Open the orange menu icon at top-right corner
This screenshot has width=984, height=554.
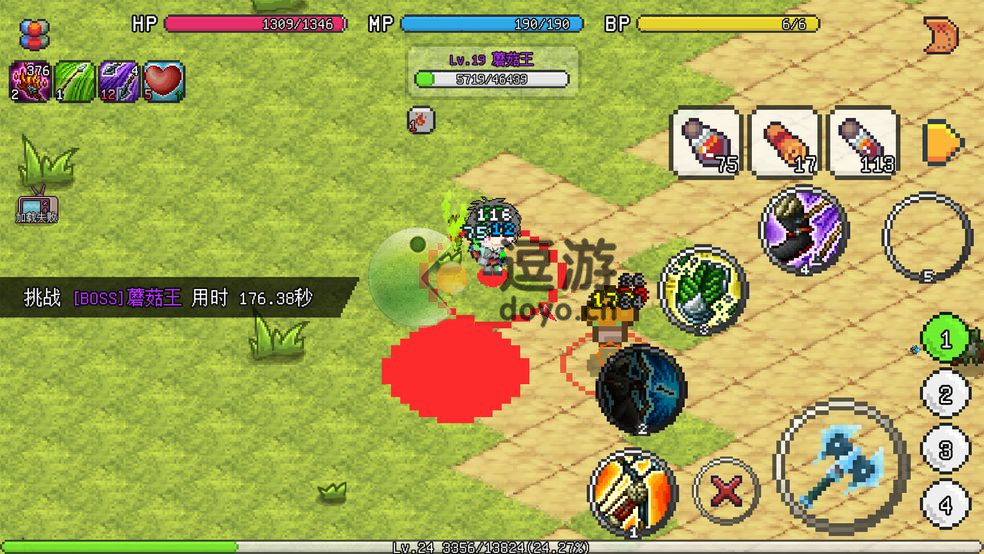[x=939, y=34]
